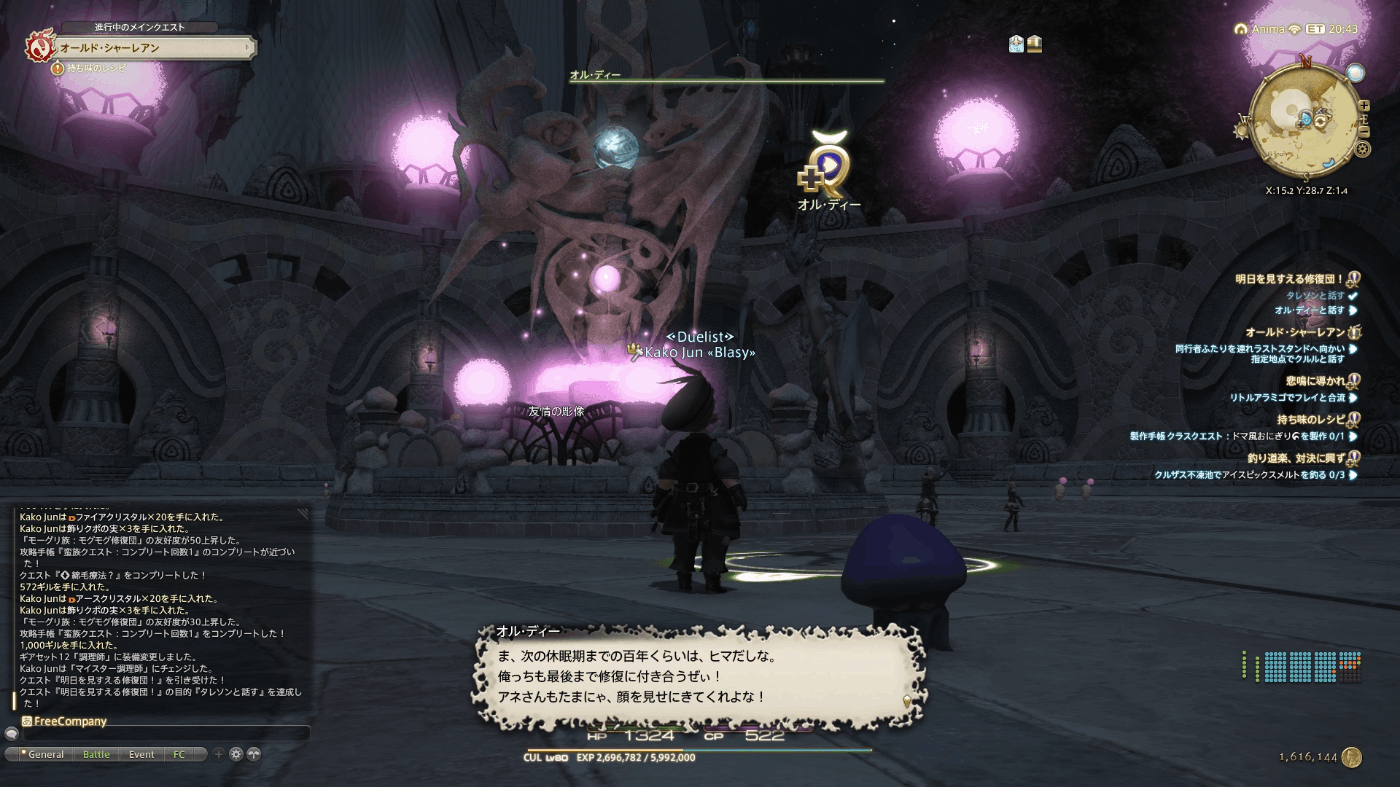Select 明日を見すえる修復団！ quest in tracker

pos(1290,279)
